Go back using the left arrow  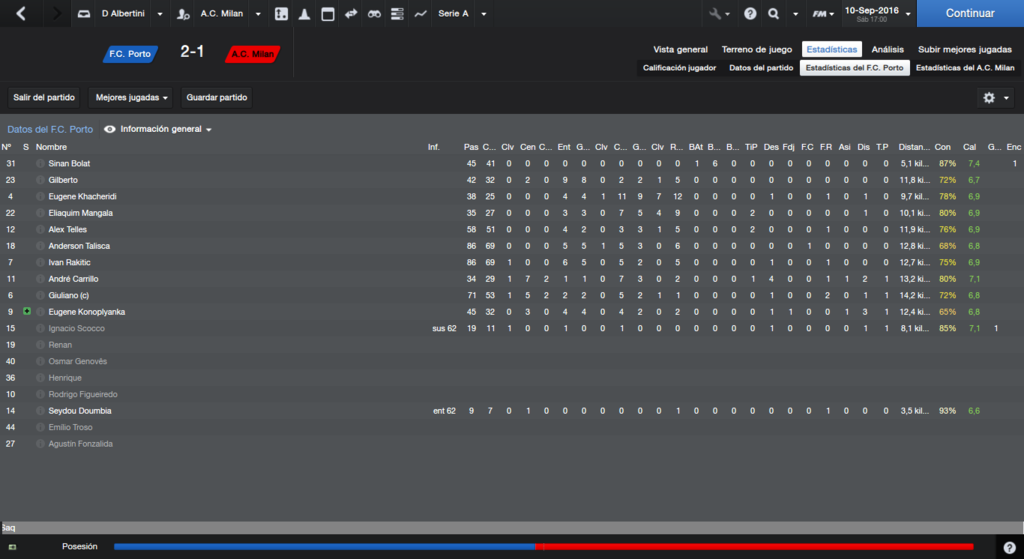click(22, 14)
